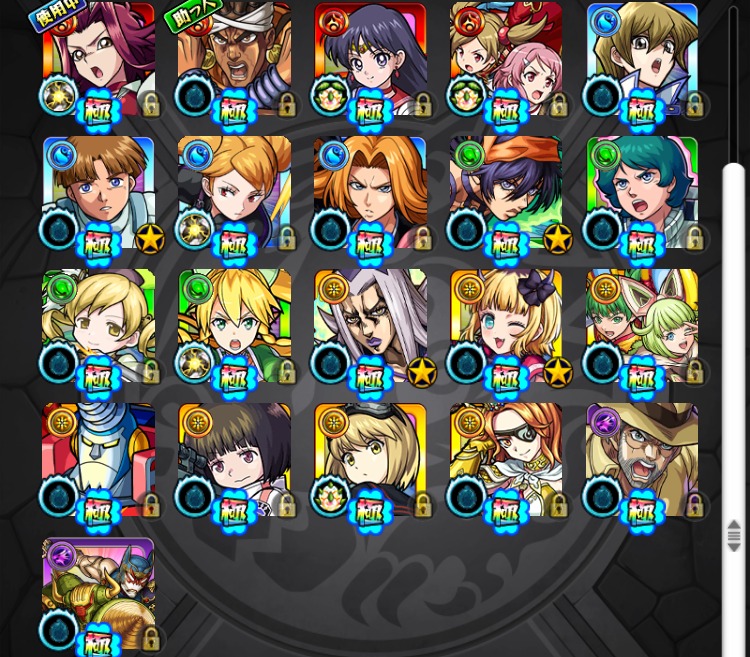Choose the headband man tagged 助っ人
The height and width of the screenshot is (657, 750).
coord(234,58)
